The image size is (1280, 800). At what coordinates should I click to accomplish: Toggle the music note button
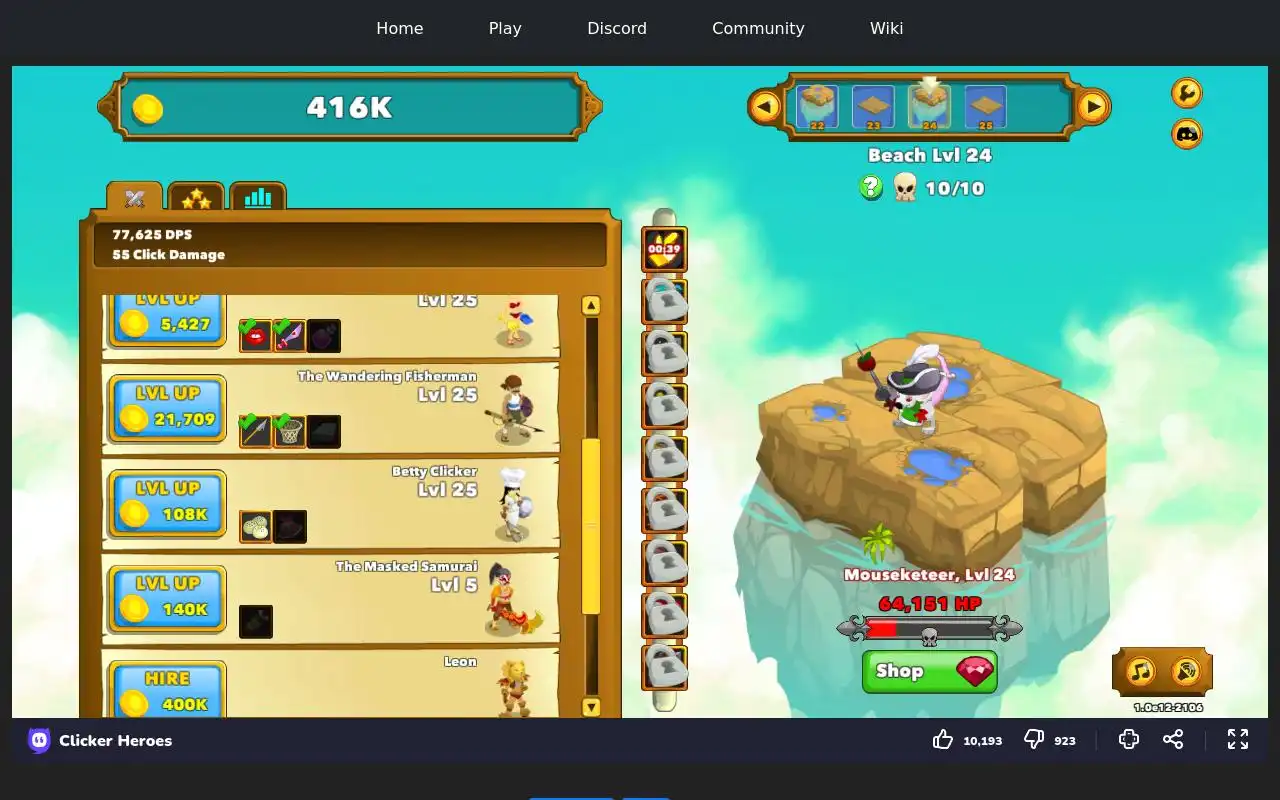1140,671
